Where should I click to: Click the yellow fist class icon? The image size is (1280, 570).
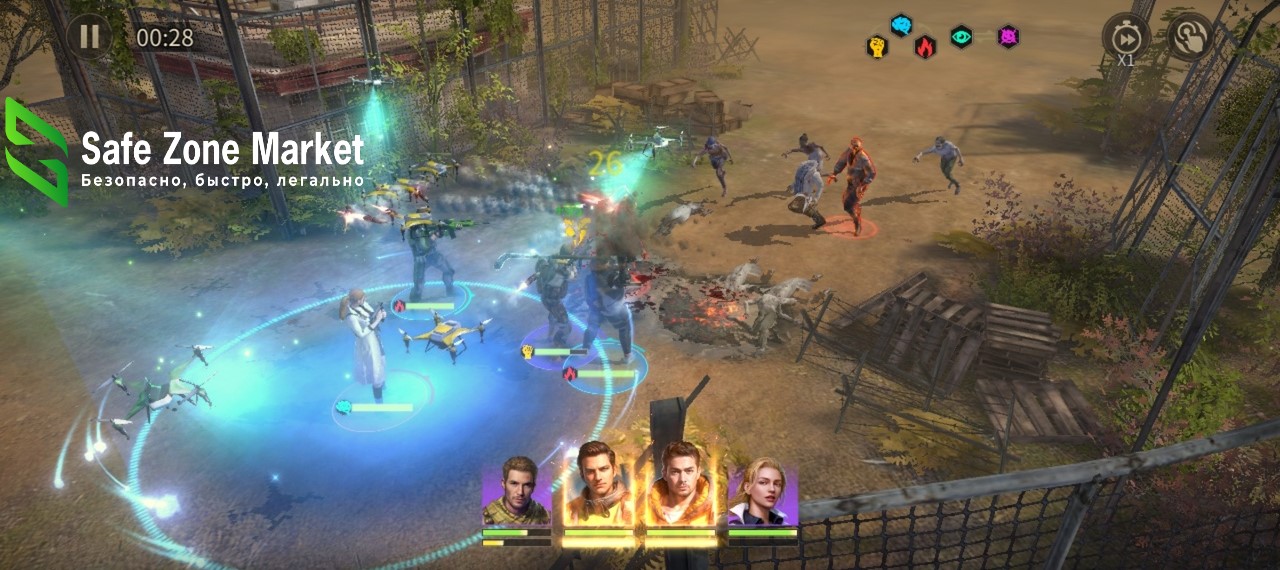coord(877,47)
